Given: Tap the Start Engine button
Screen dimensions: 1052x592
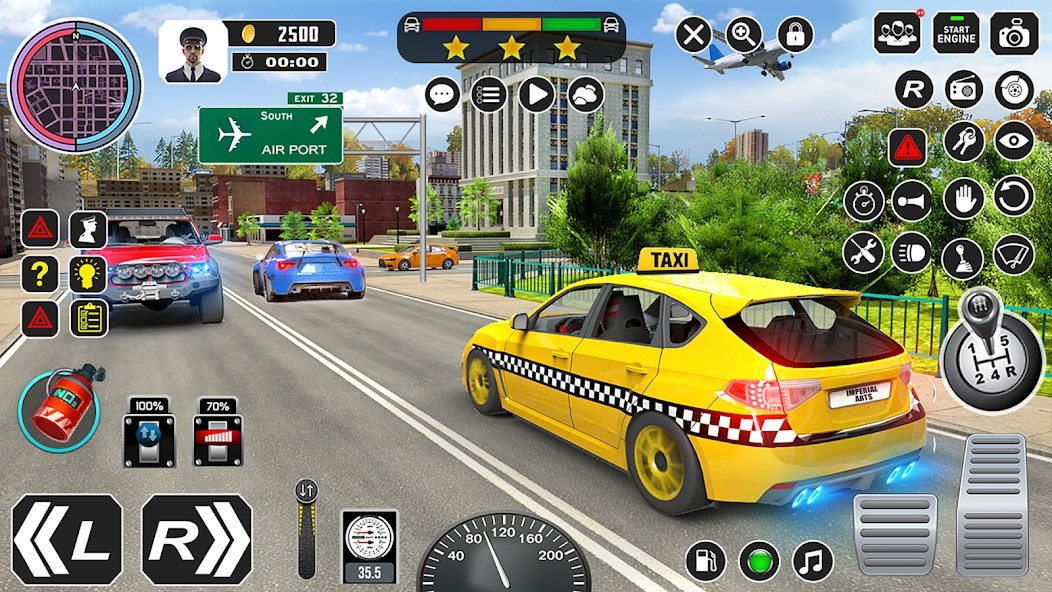Looking at the screenshot, I should [x=956, y=34].
